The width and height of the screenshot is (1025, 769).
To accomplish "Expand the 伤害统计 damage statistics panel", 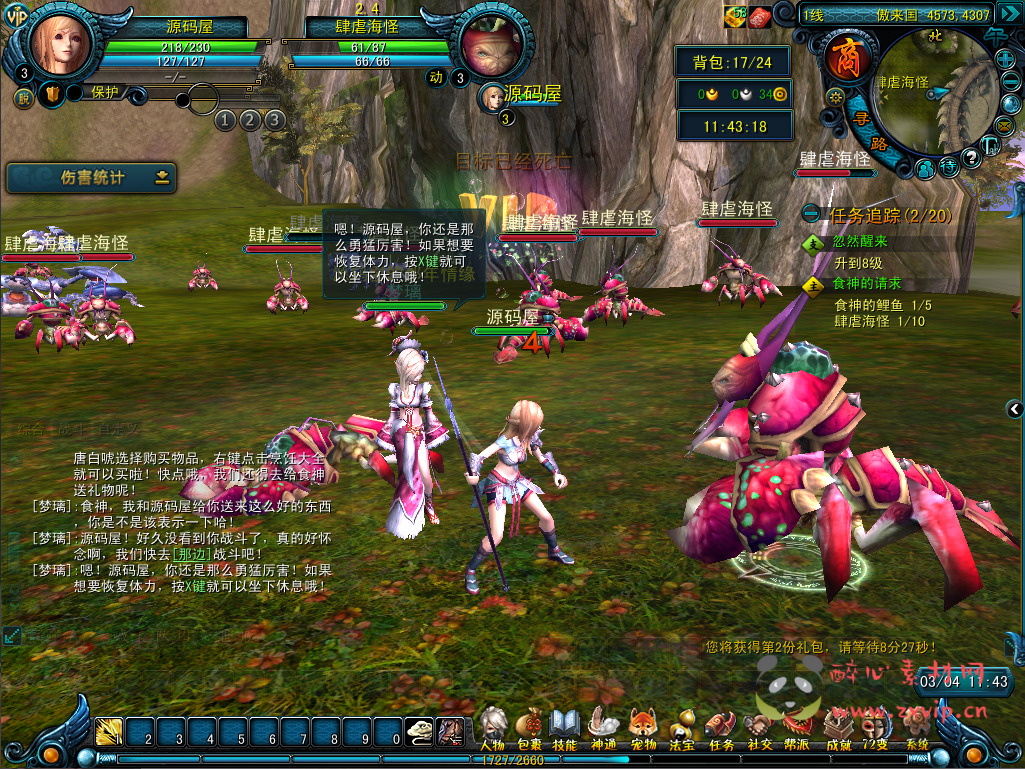I will click(162, 178).
